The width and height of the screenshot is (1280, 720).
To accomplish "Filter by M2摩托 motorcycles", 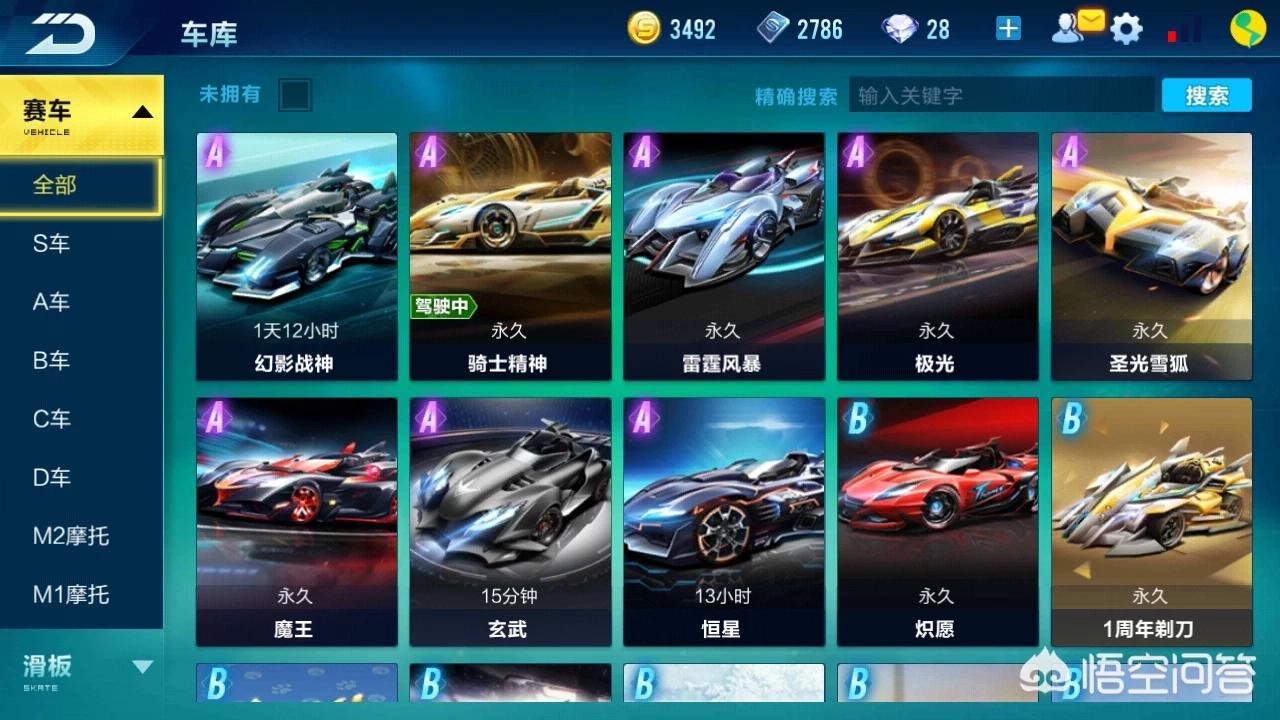I will 70,536.
